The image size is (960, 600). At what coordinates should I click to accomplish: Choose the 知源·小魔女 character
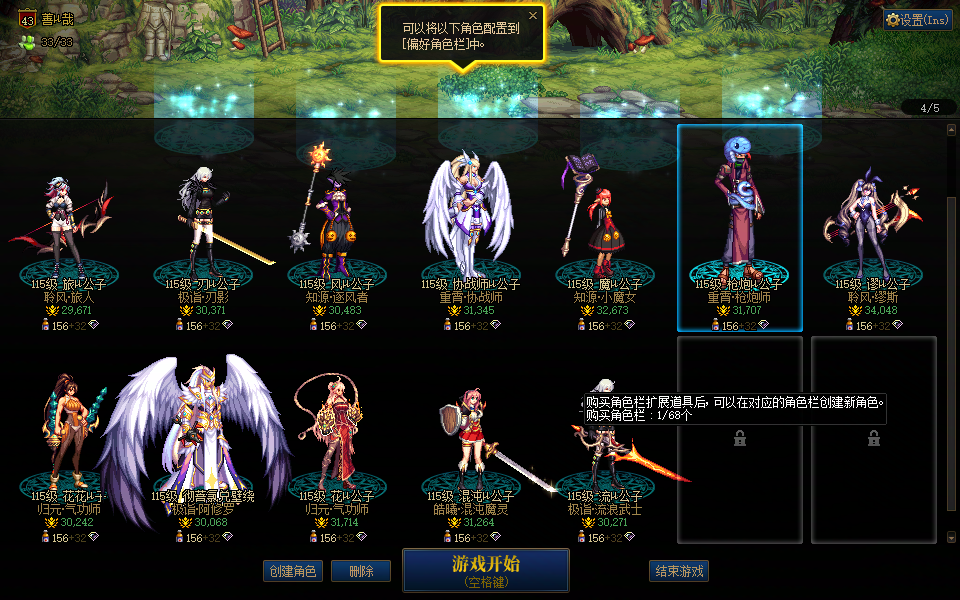click(x=605, y=230)
